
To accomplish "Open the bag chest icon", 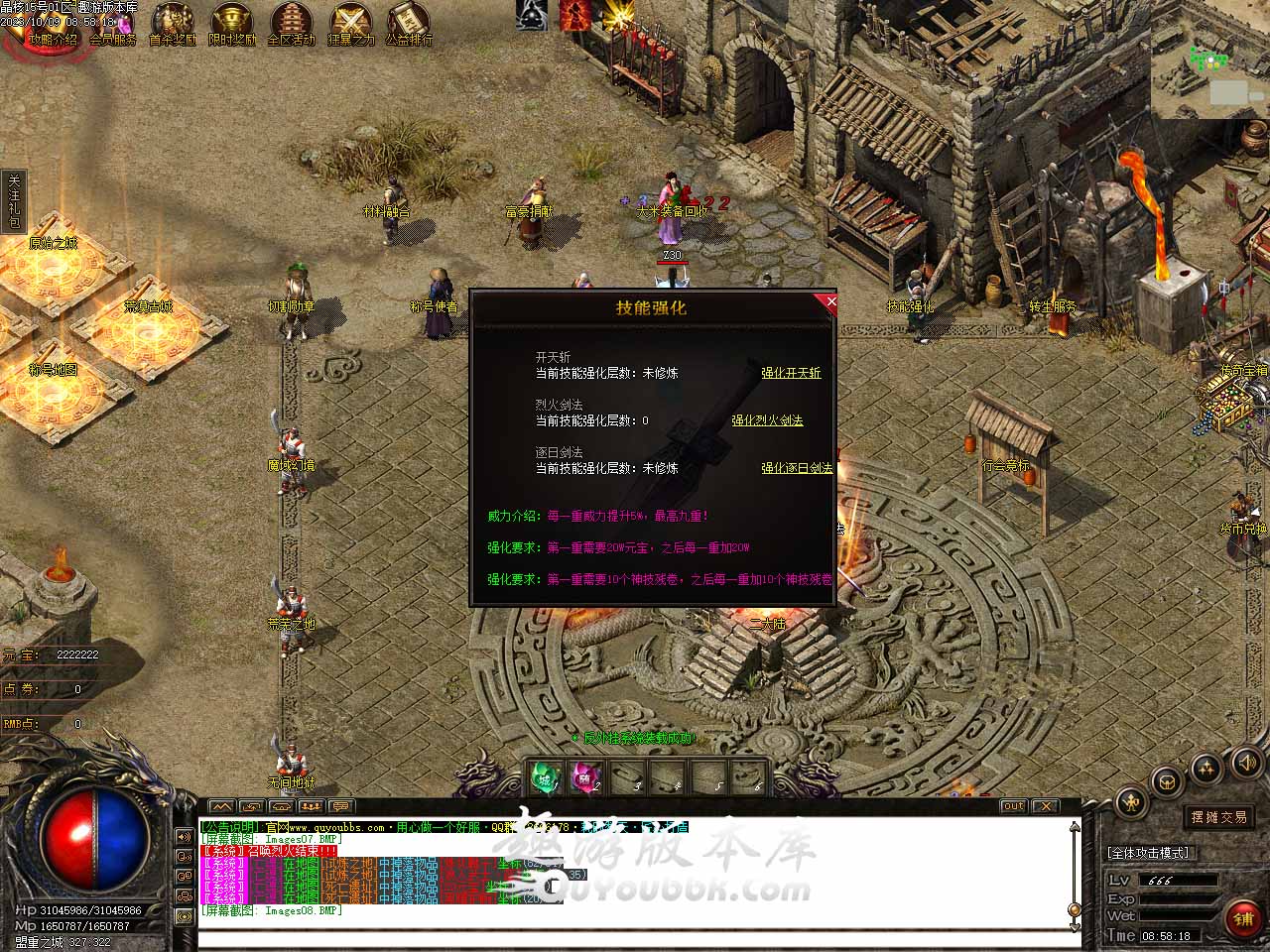I will [x=1168, y=779].
